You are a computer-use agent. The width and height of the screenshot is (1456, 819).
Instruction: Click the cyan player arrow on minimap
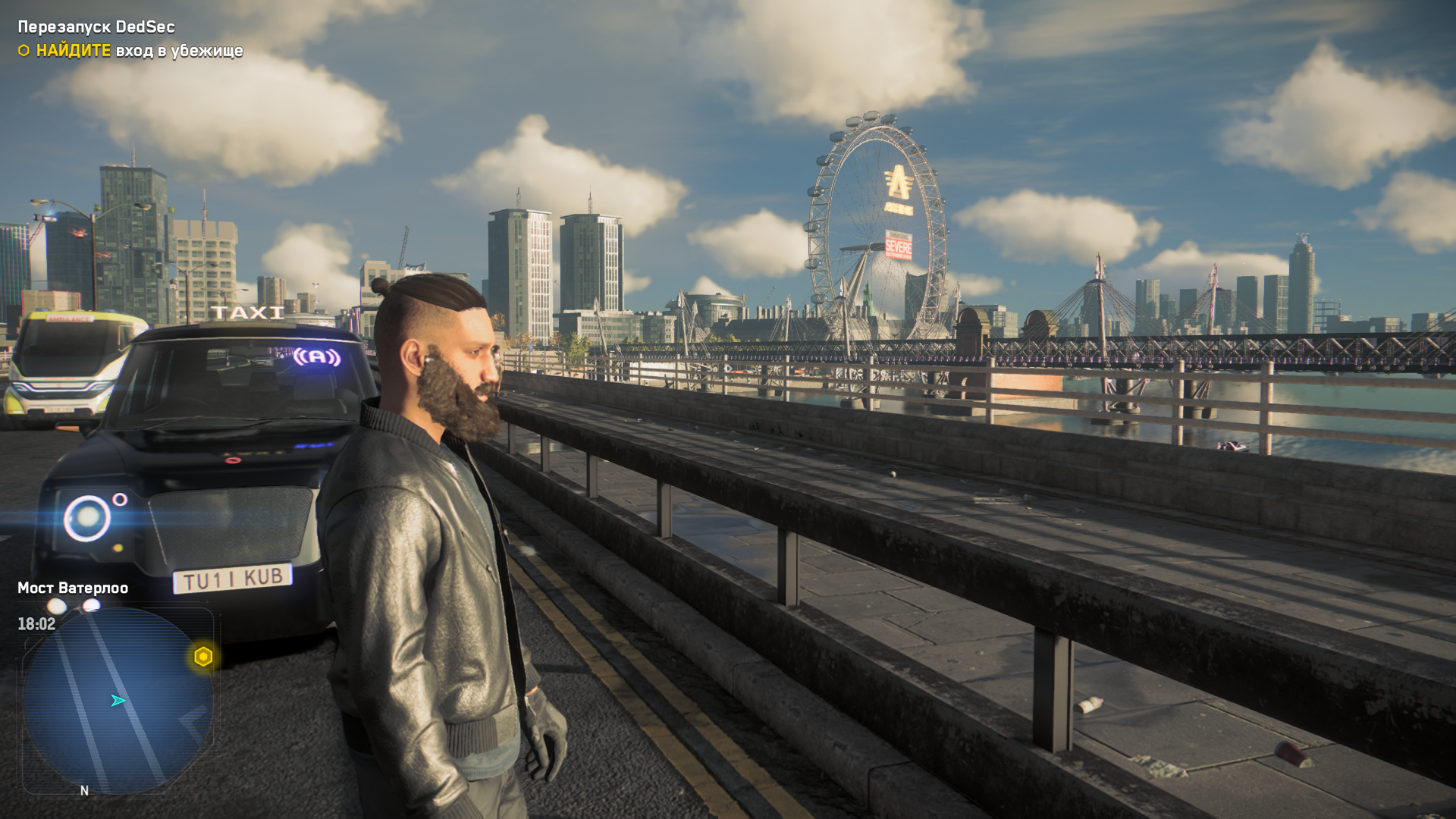pyautogui.click(x=118, y=701)
